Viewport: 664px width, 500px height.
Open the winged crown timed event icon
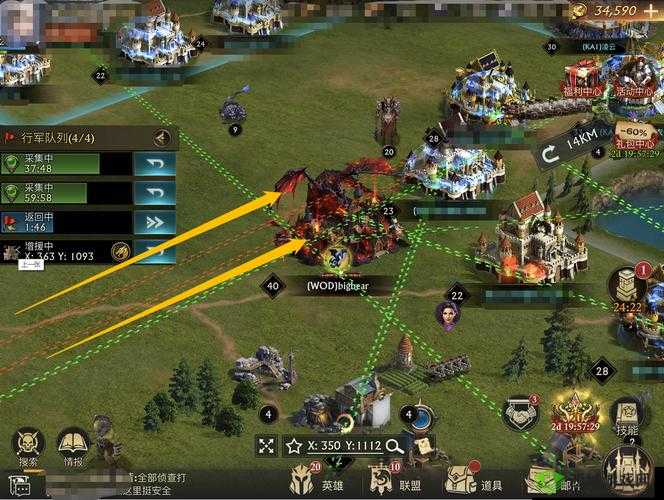tap(574, 410)
